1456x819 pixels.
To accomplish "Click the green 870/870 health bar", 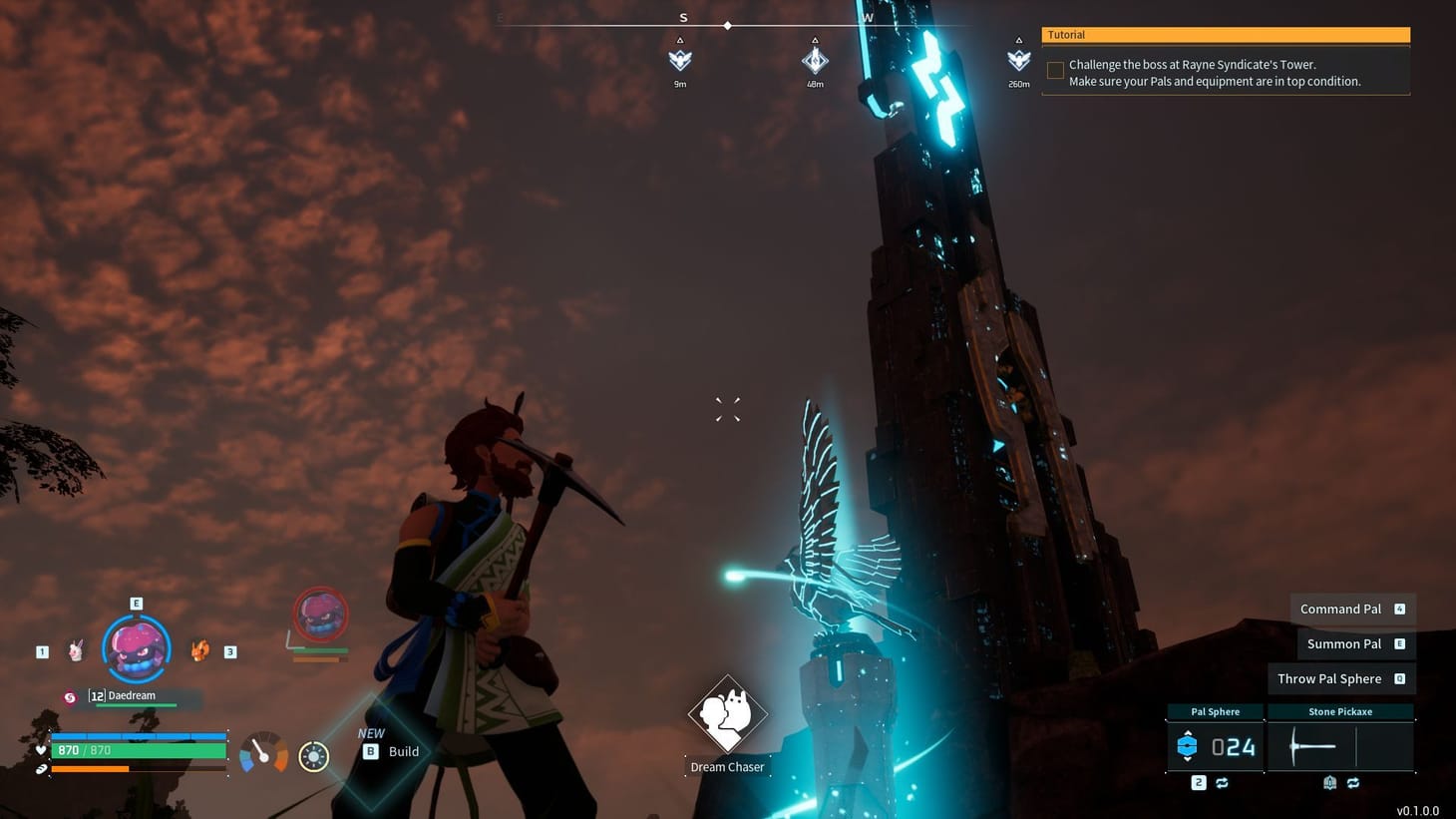I will pyautogui.click(x=139, y=750).
